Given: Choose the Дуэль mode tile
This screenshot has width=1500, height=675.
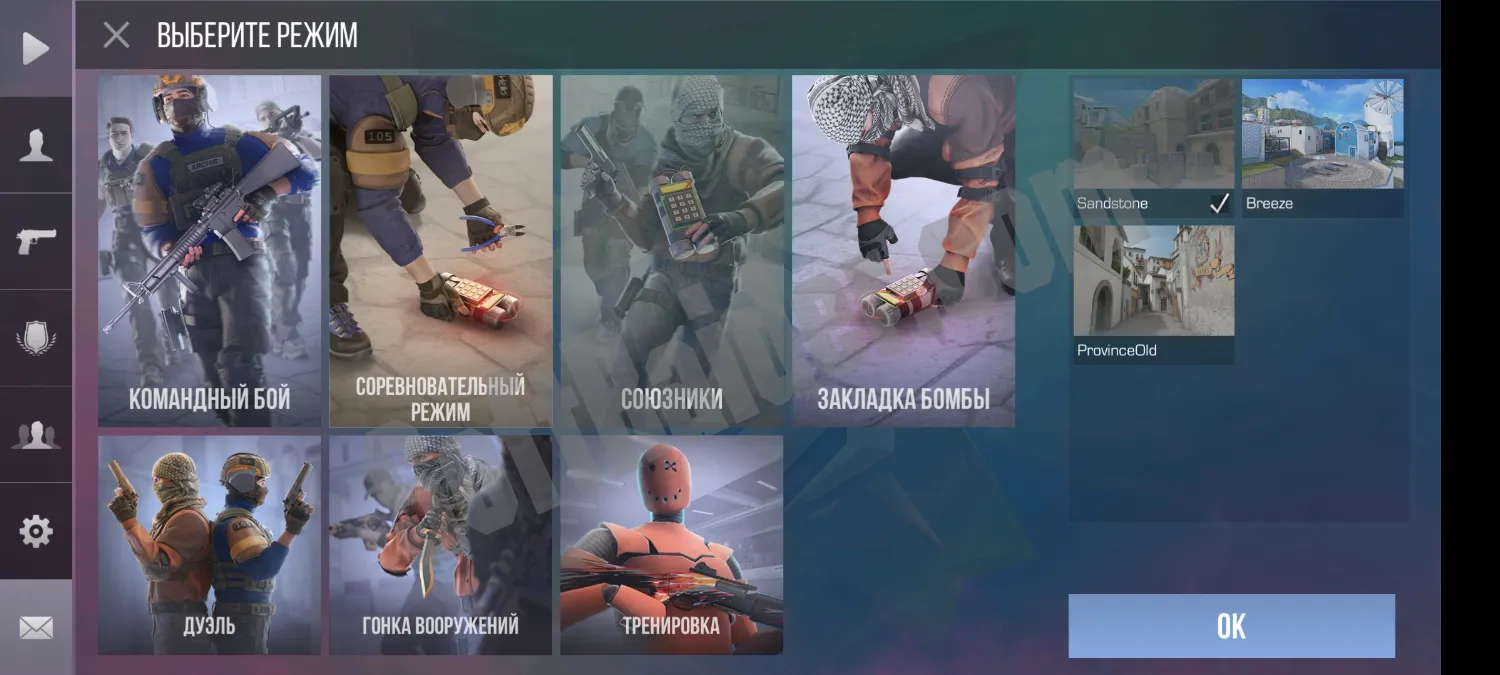Looking at the screenshot, I should [x=209, y=545].
